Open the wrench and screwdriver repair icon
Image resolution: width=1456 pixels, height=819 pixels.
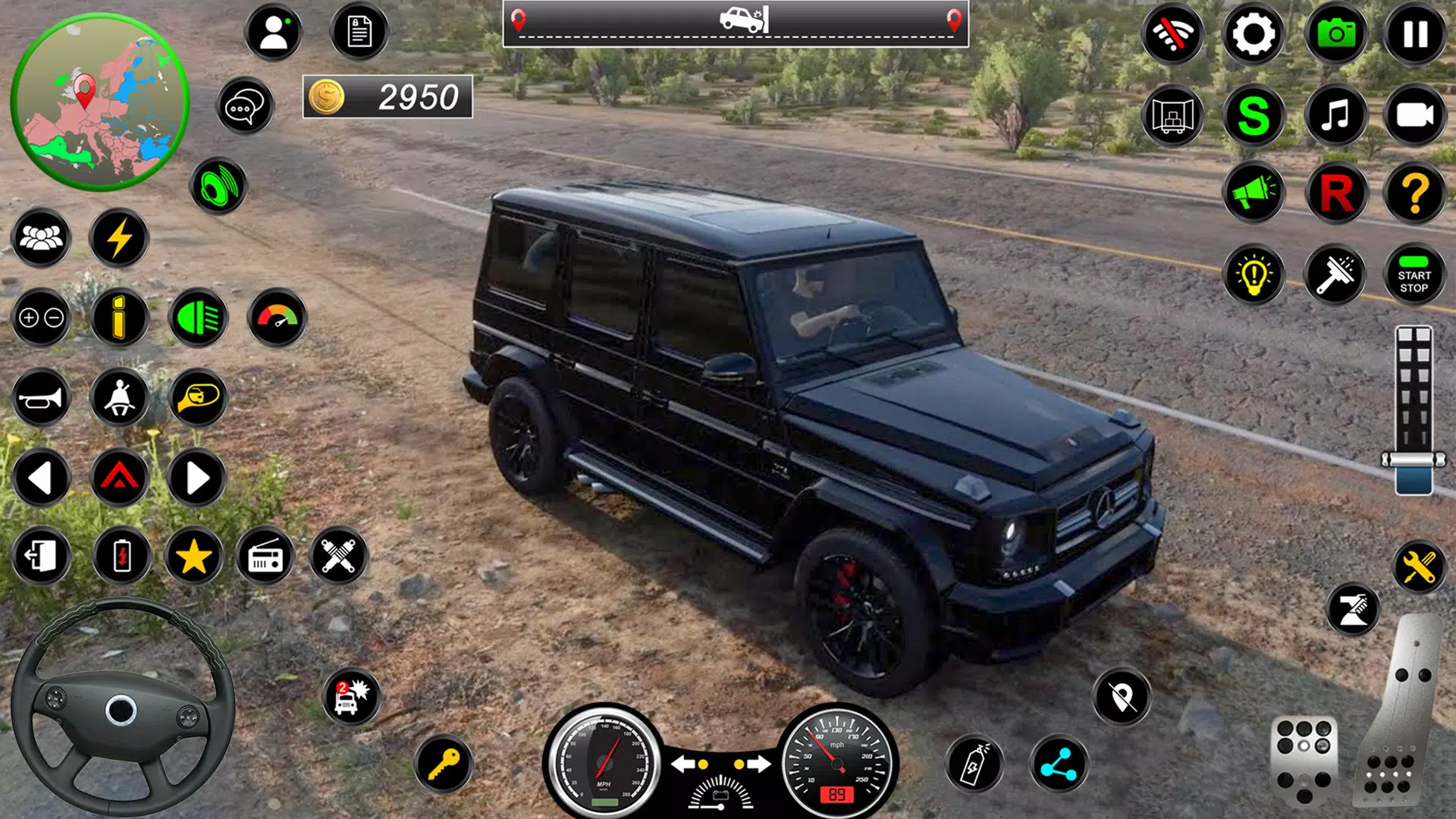(x=1419, y=566)
